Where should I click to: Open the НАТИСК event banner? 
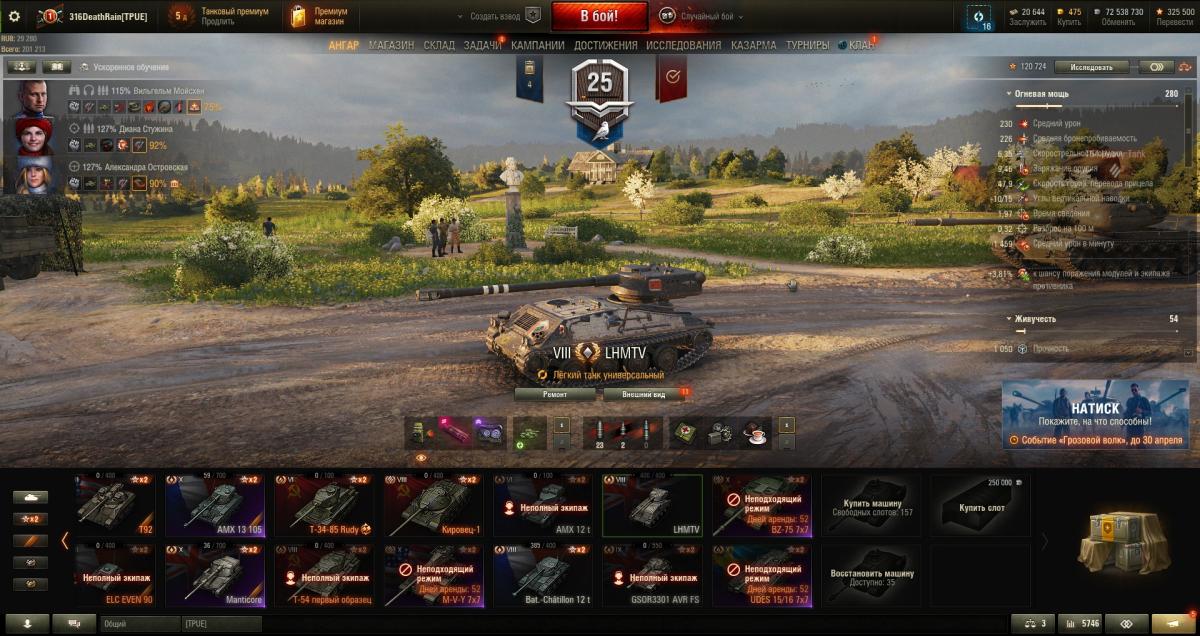(1095, 413)
